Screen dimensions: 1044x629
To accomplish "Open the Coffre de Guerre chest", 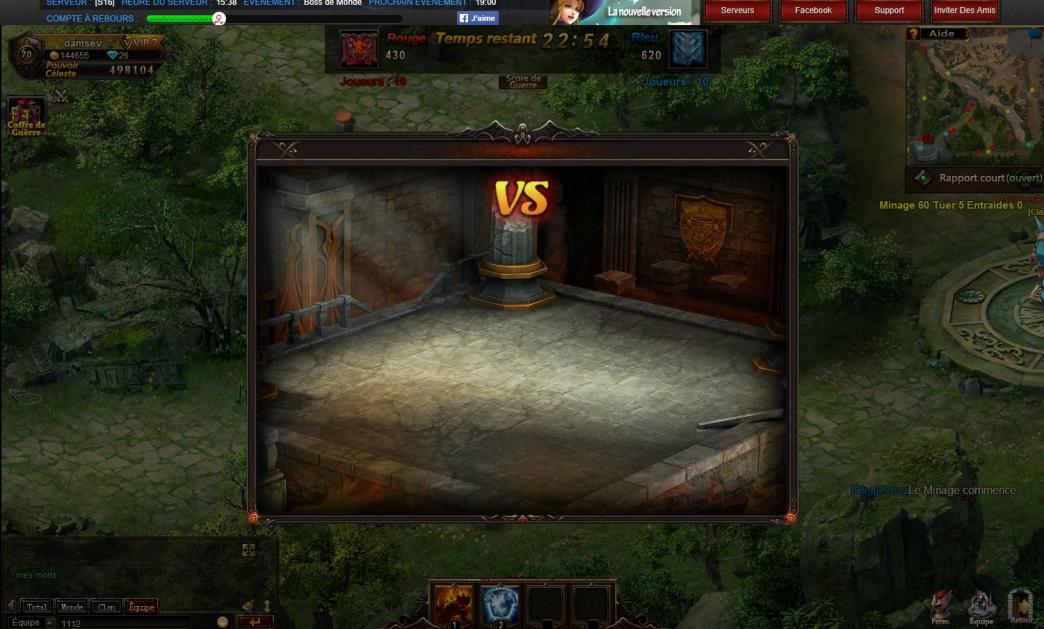I will 26,115.
